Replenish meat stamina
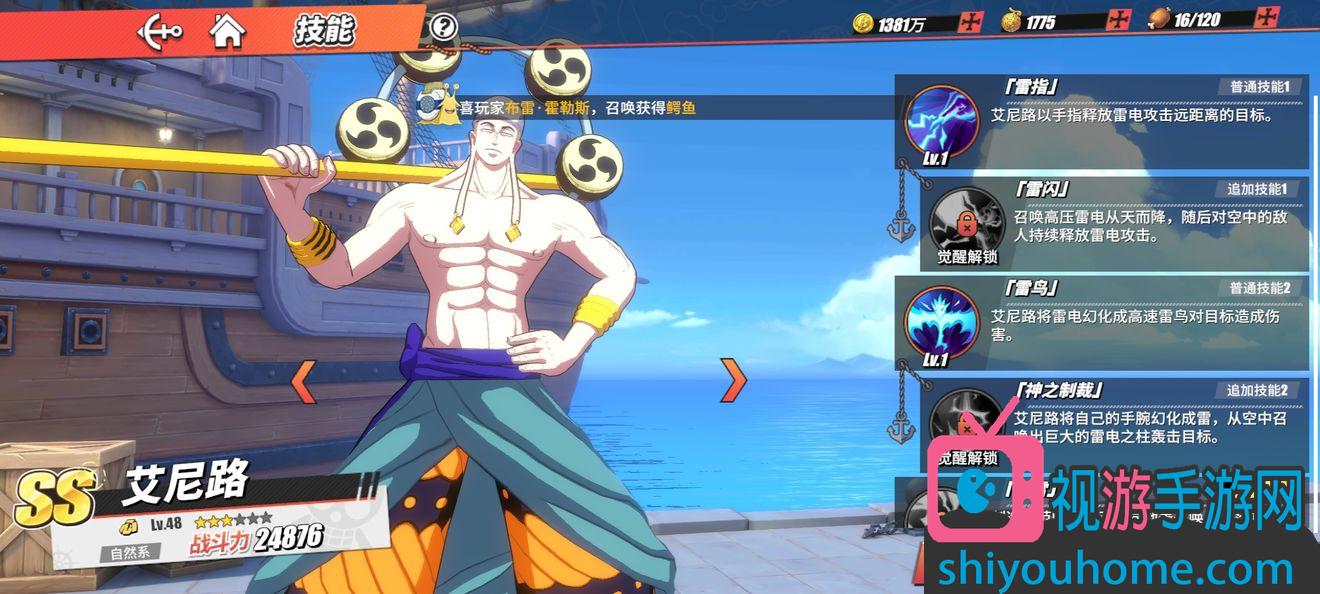The height and width of the screenshot is (594, 1320). 1268,18
